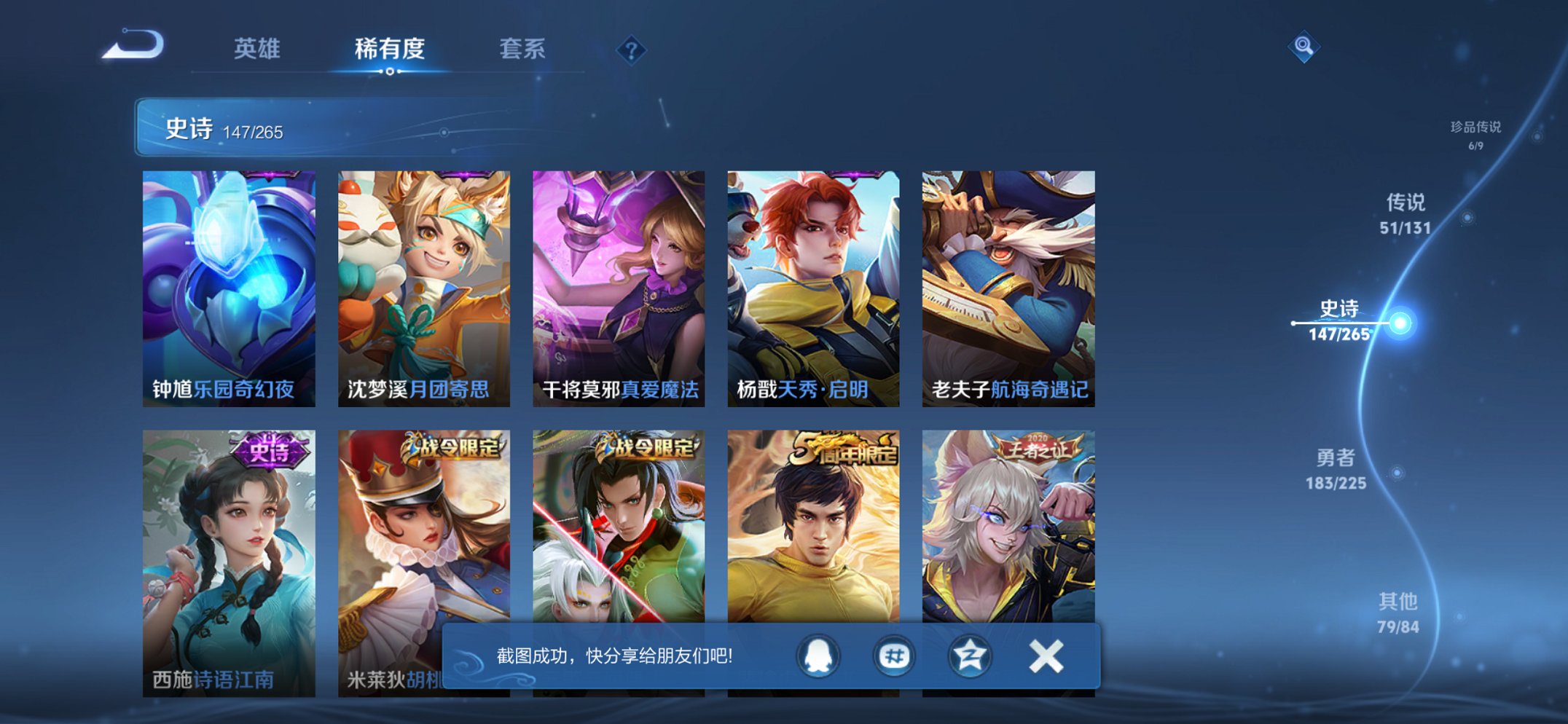Image resolution: width=1568 pixels, height=724 pixels.
Task: Select the 杨戬 天秀·启明 skin card
Action: 813,284
